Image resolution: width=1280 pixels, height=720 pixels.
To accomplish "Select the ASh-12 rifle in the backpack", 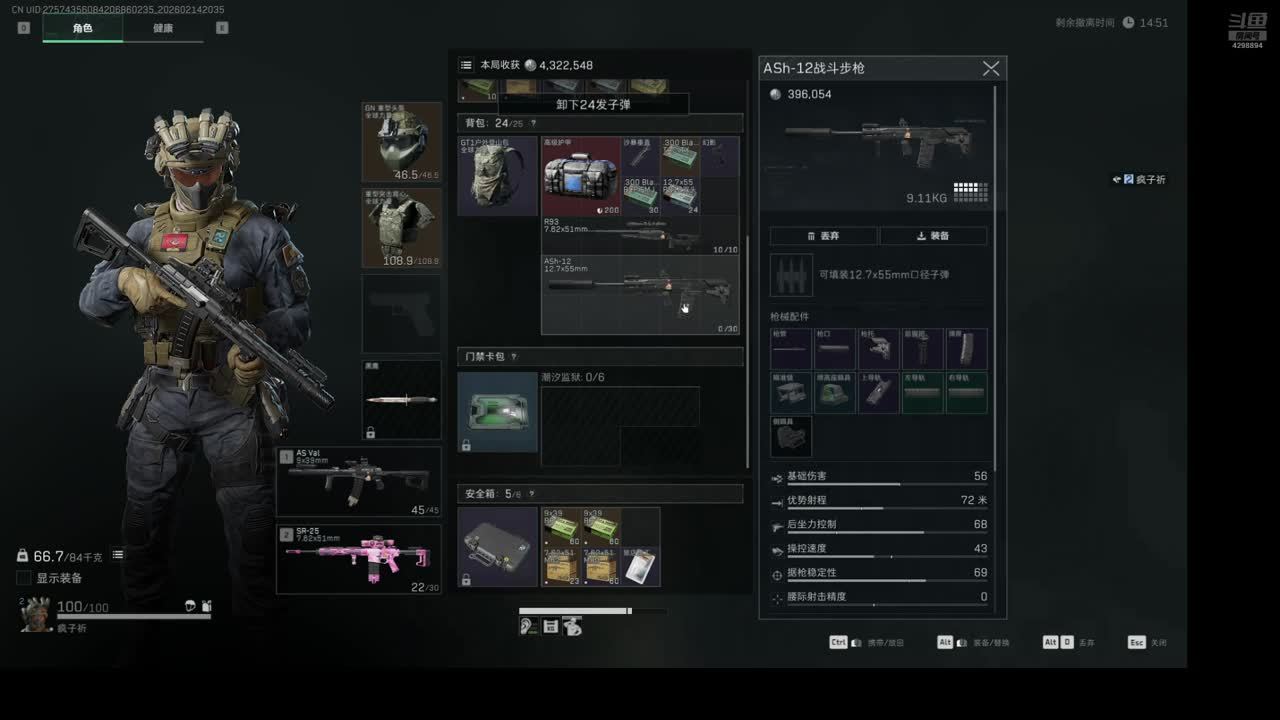I will click(640, 294).
